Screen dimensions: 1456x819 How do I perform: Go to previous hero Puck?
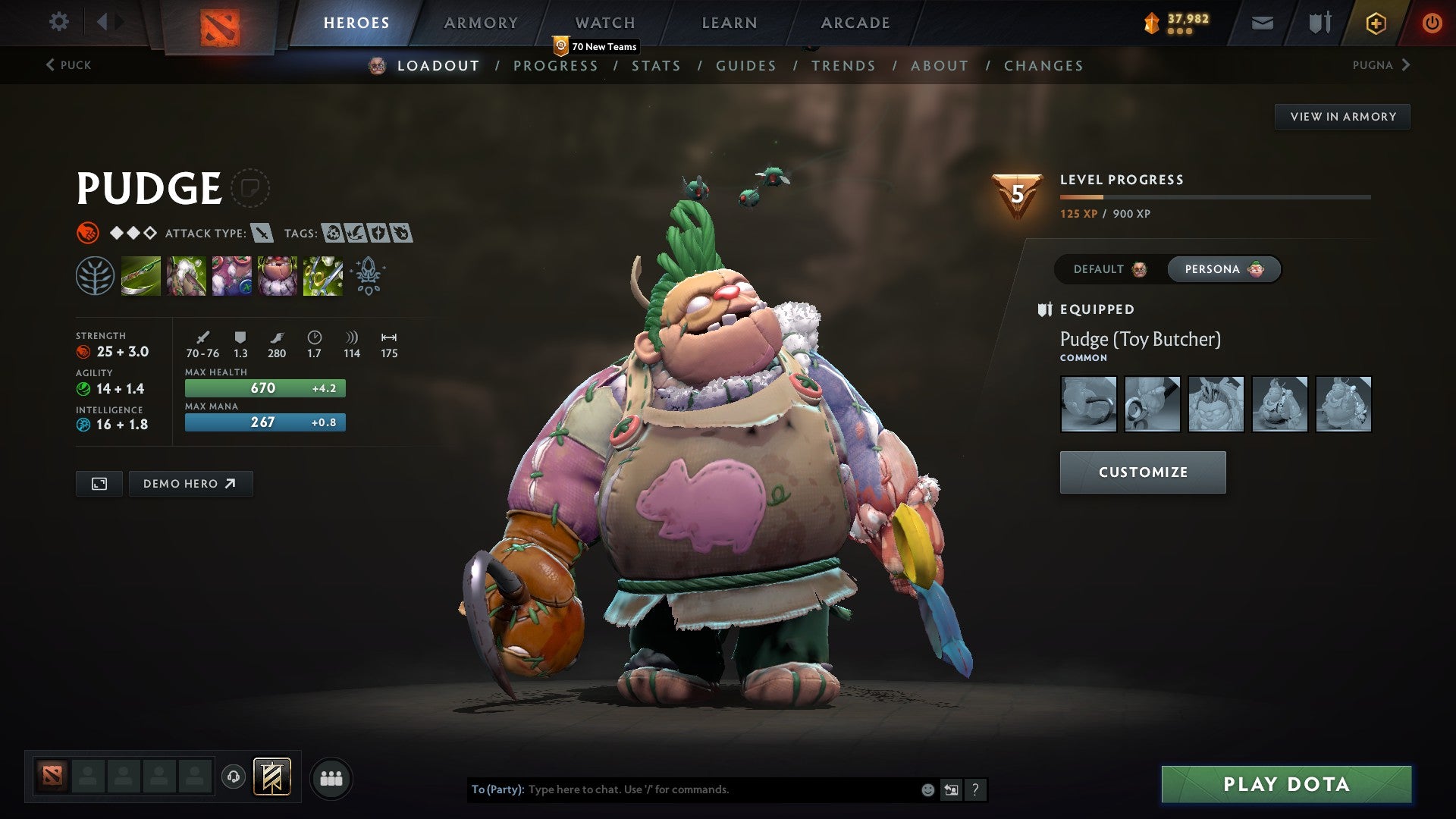tap(68, 65)
